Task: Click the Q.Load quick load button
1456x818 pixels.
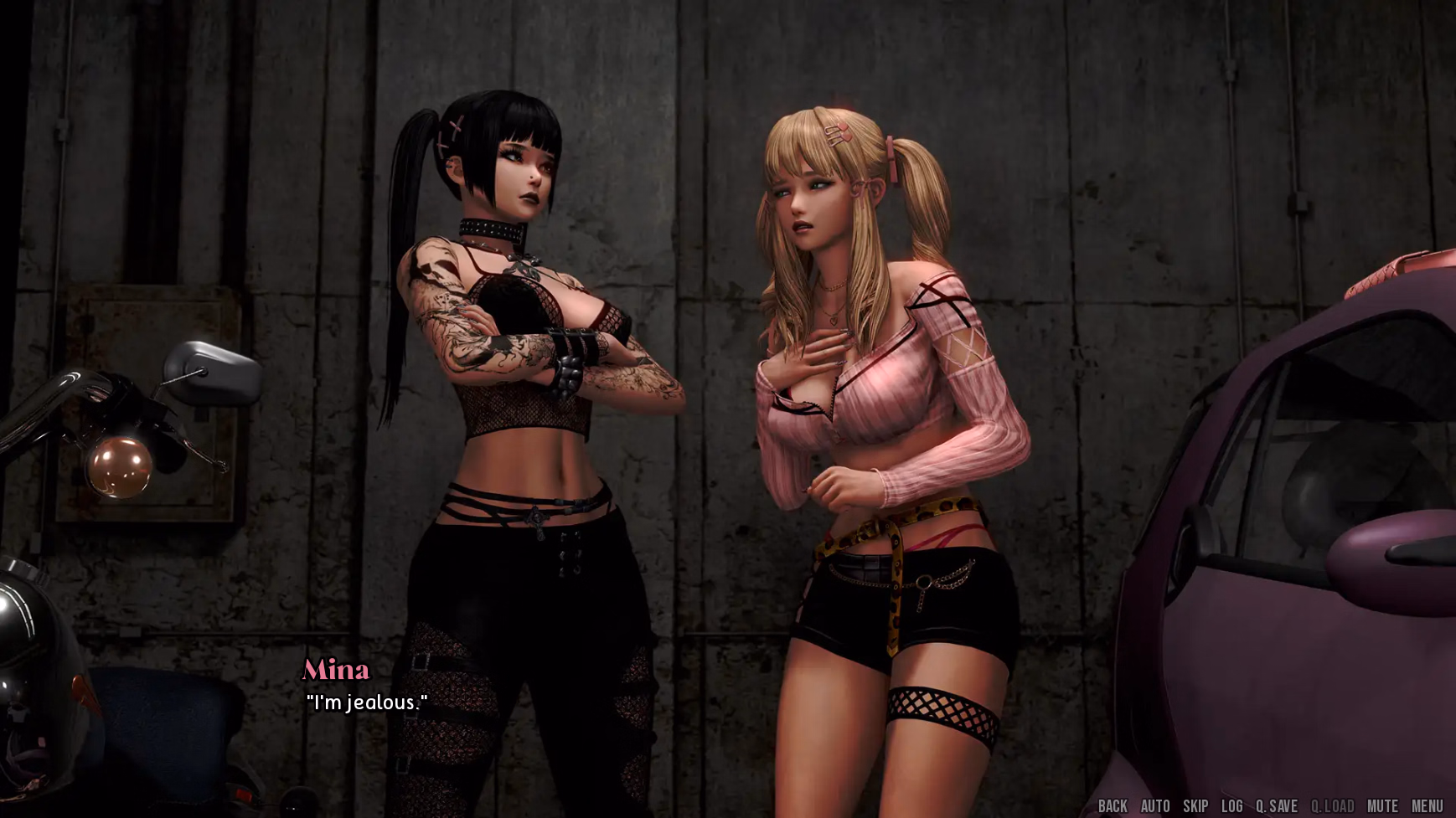Action: tap(1332, 806)
